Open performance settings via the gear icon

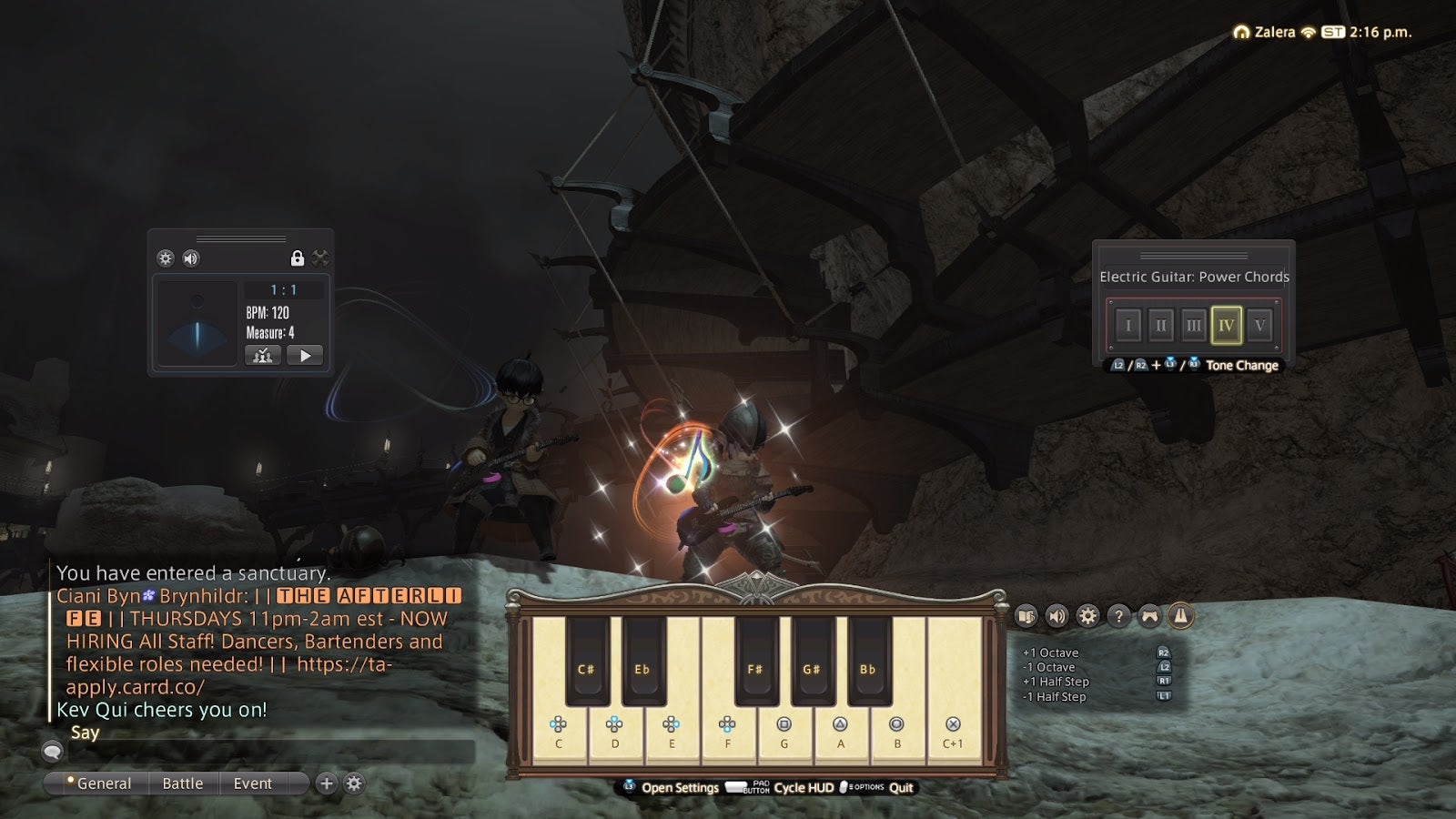[x=1087, y=617]
